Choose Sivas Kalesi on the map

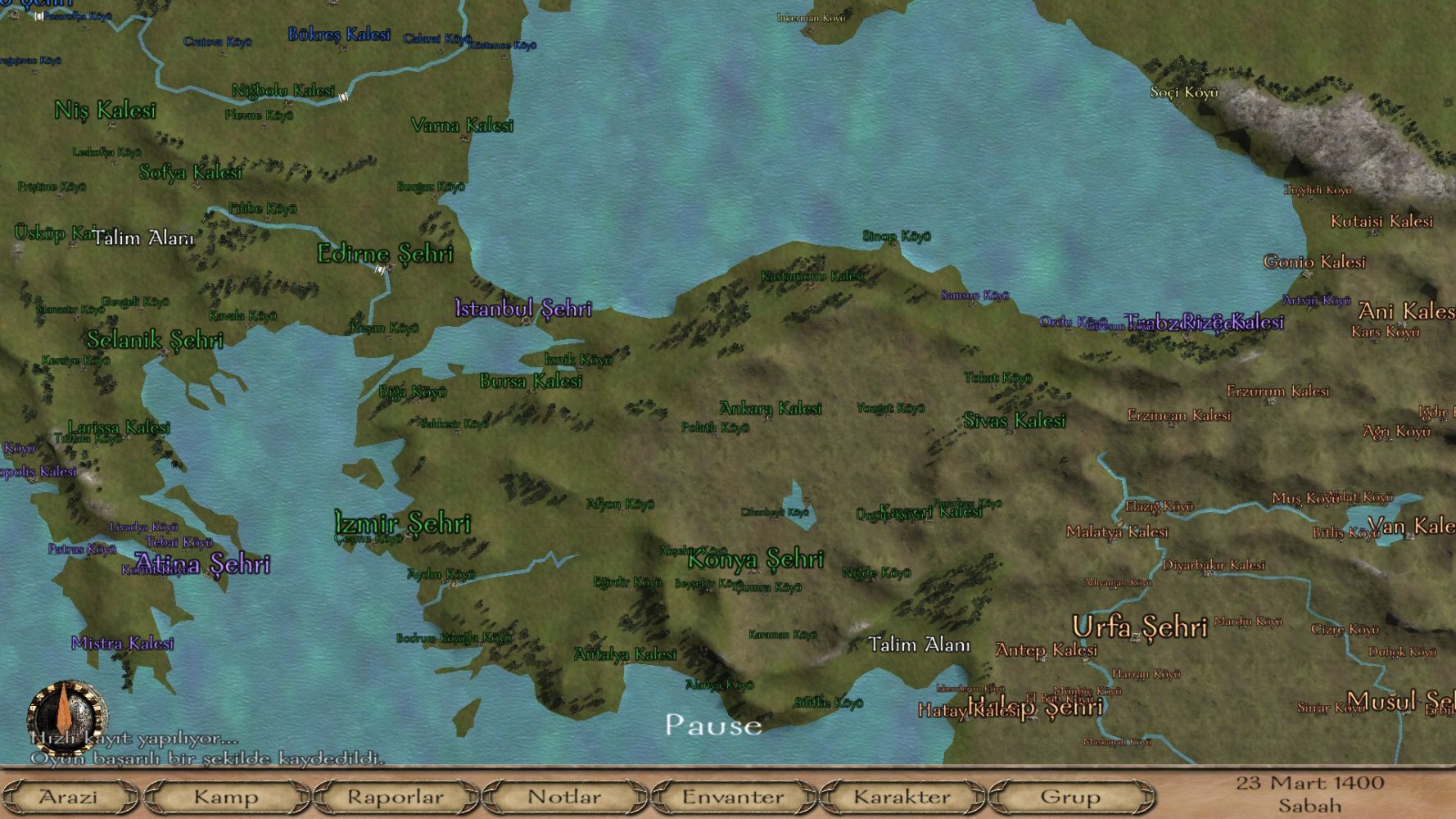pos(1015,421)
